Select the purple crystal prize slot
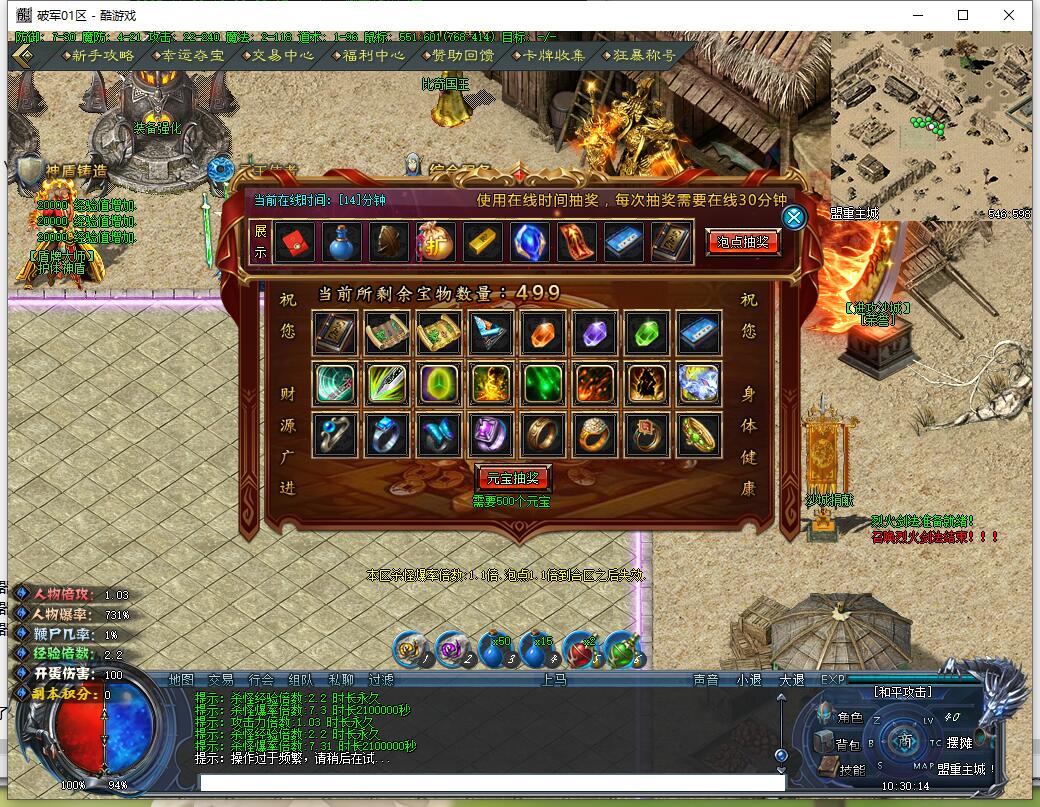 pos(596,332)
